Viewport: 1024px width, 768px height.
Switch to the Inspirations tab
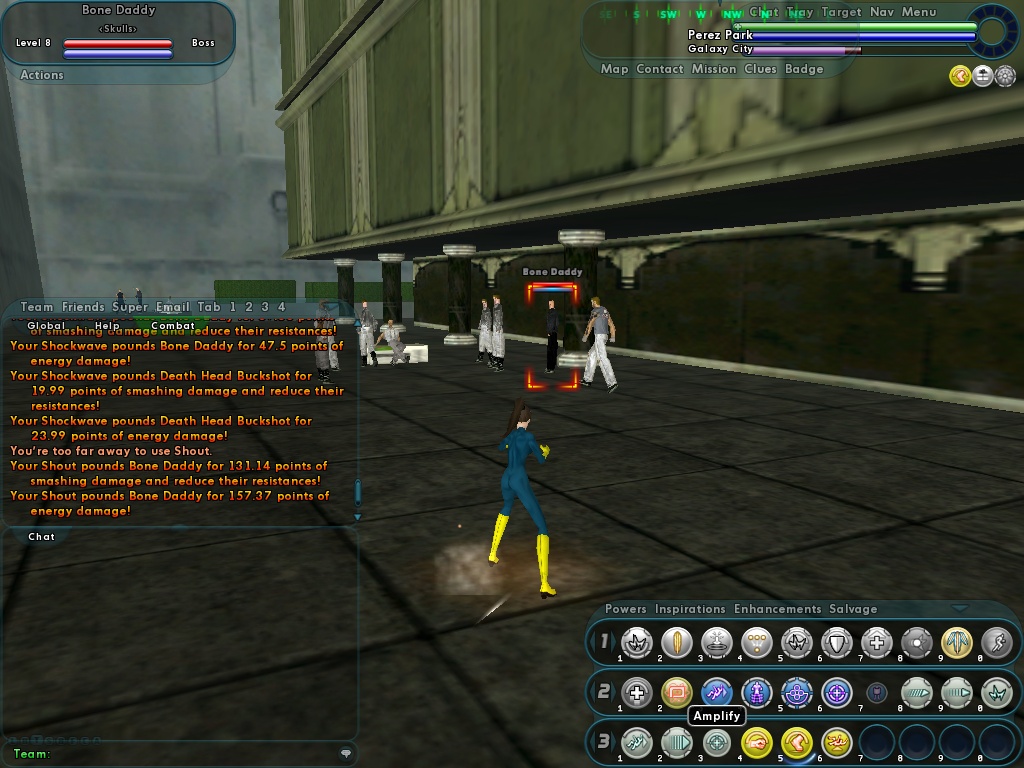point(690,609)
